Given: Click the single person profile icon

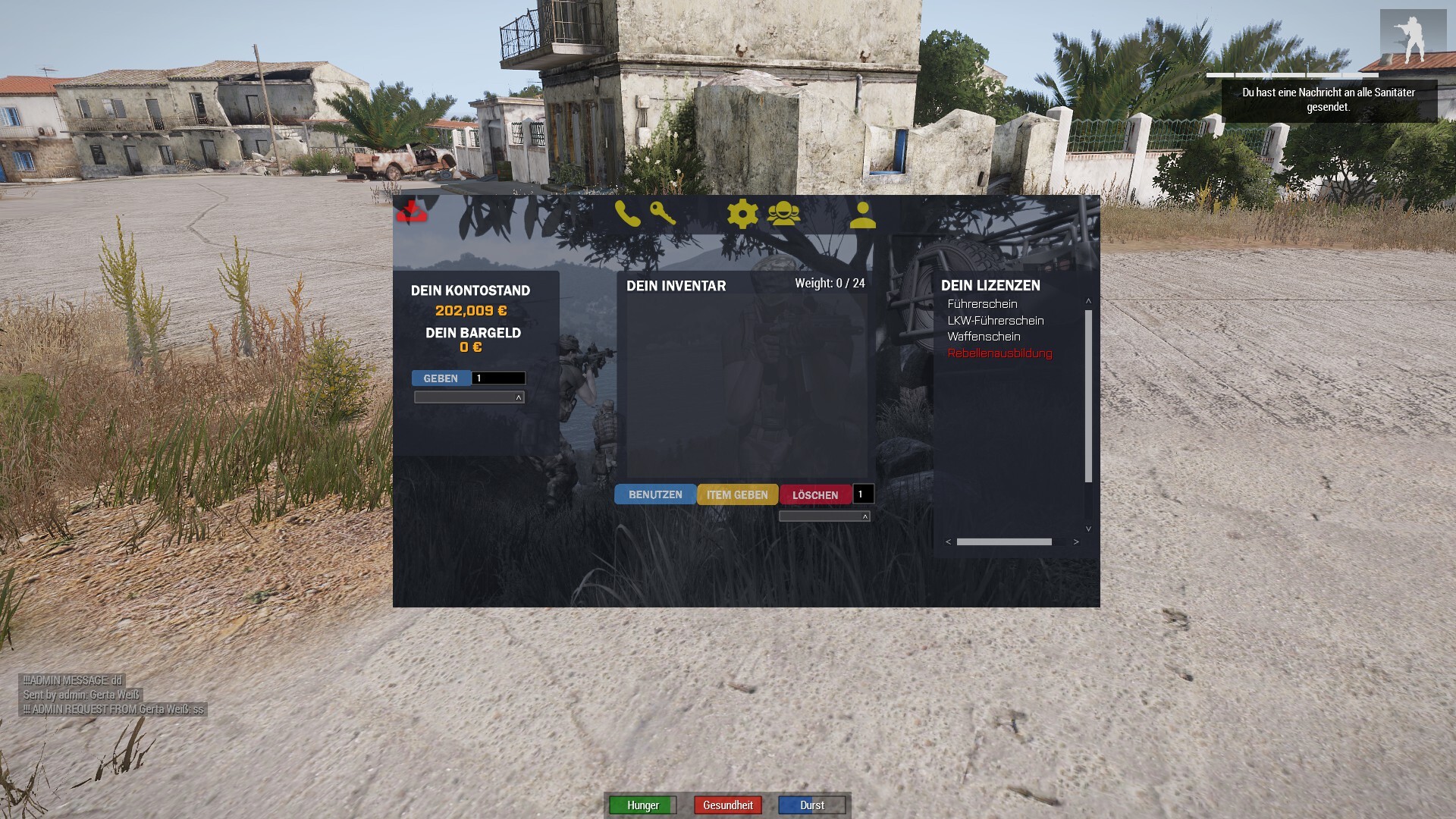Looking at the screenshot, I should 862,215.
